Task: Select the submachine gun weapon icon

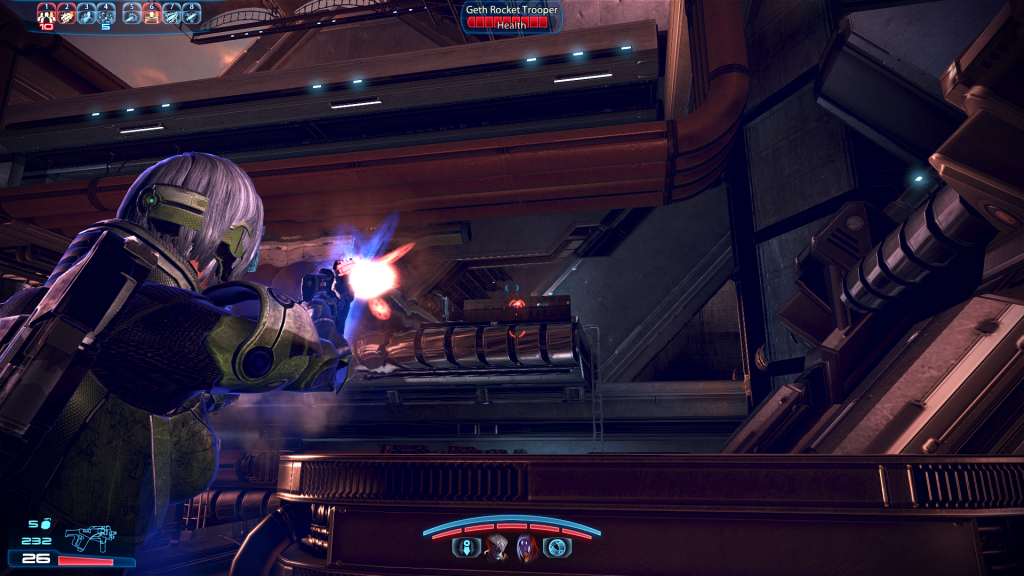Action: click(90, 539)
